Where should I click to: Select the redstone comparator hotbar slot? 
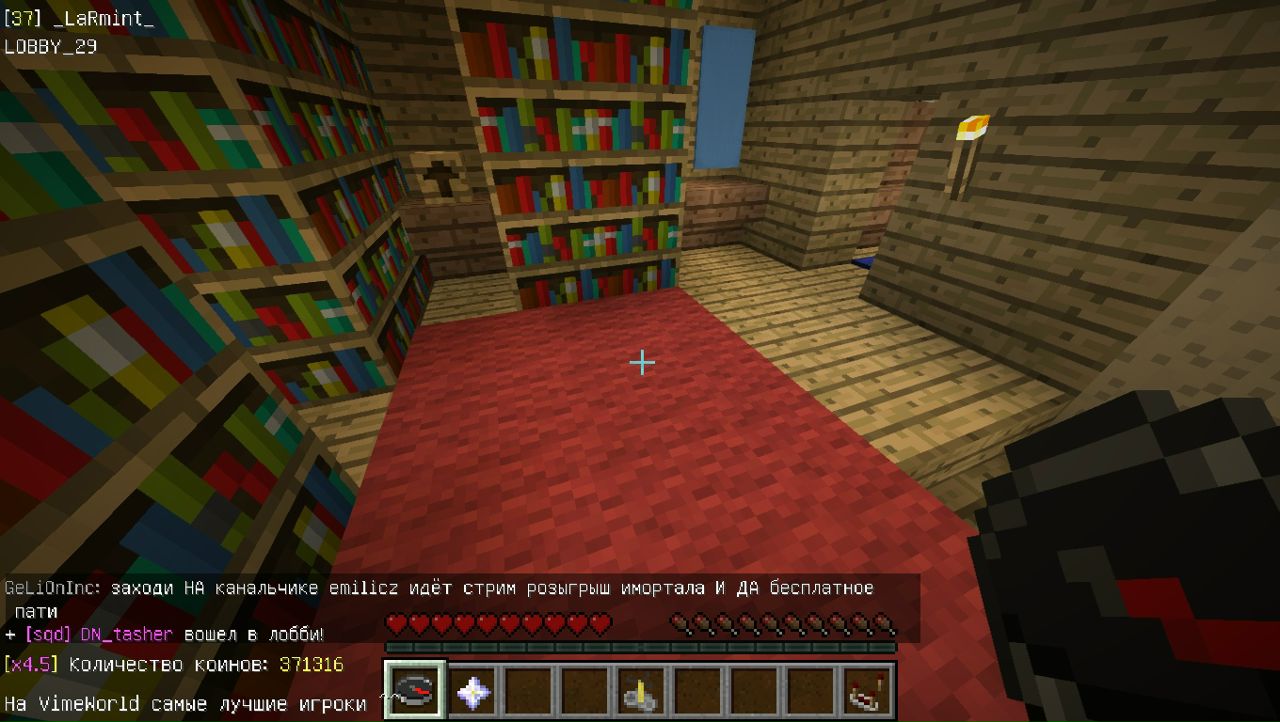click(x=866, y=691)
